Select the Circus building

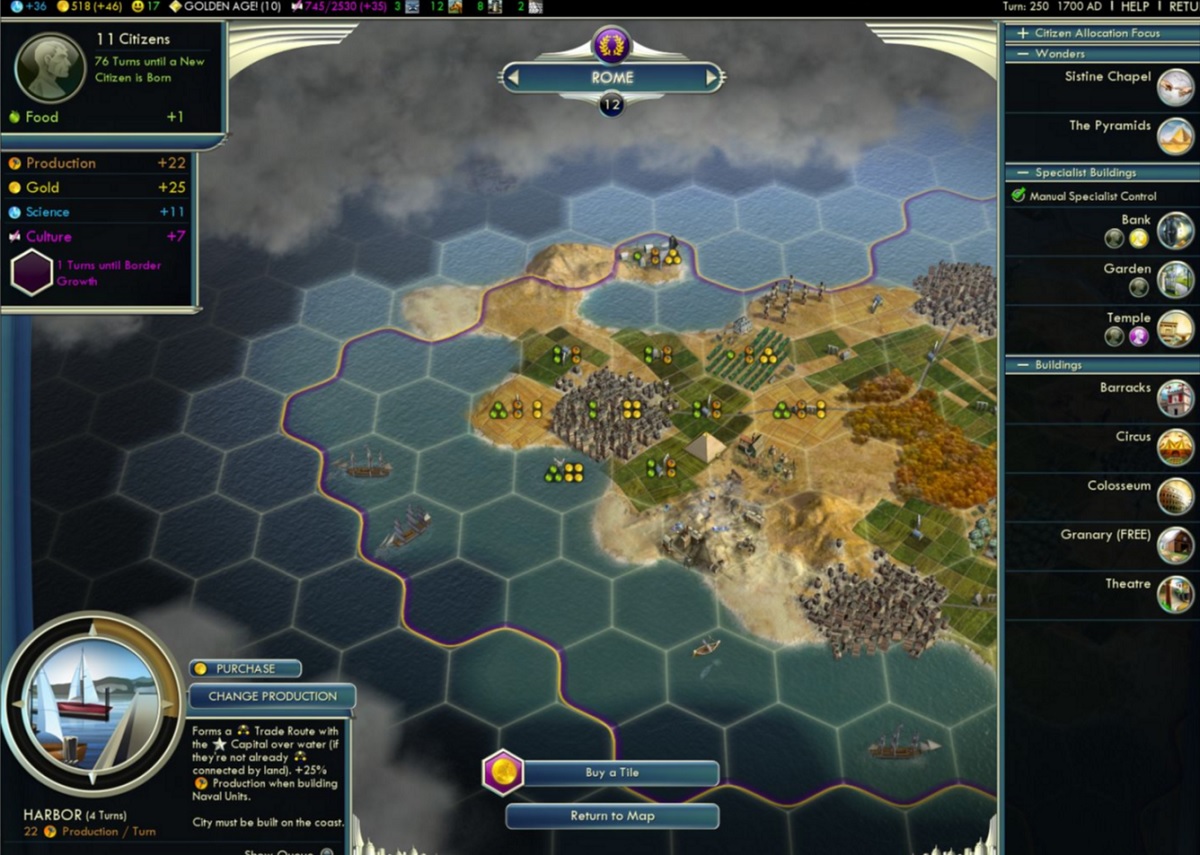(1175, 447)
